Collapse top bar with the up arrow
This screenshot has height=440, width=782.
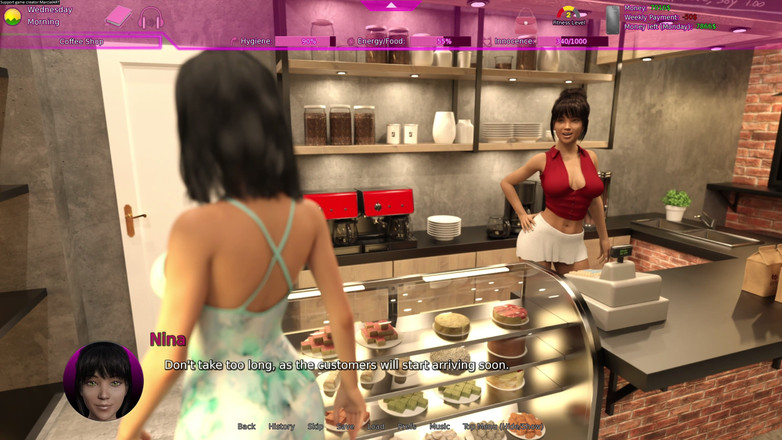pos(391,5)
